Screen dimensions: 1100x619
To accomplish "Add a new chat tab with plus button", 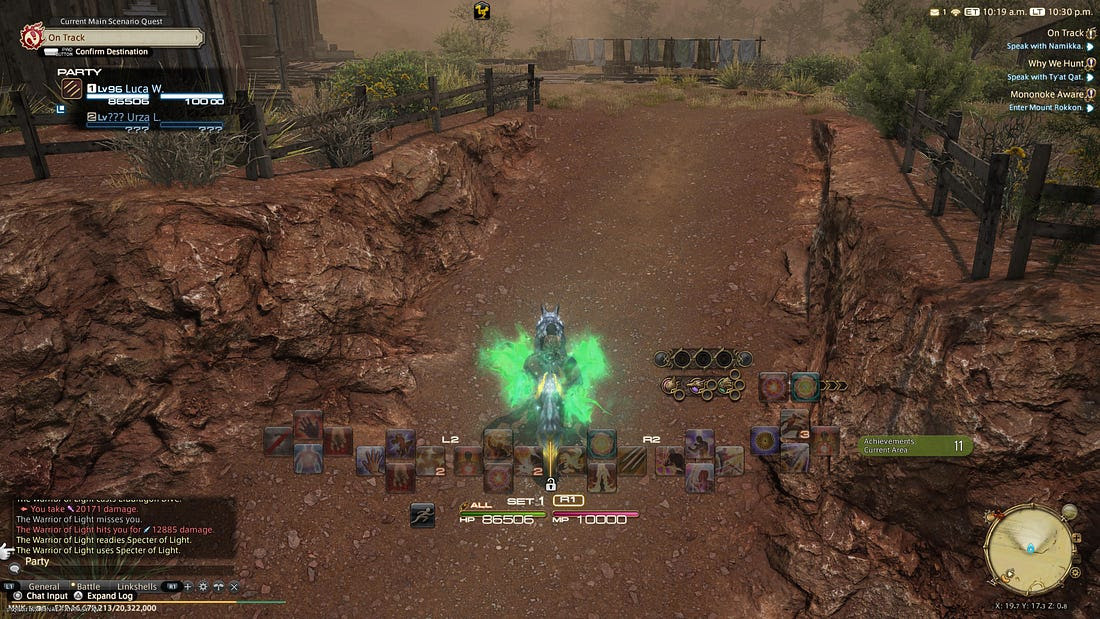I will (x=187, y=586).
